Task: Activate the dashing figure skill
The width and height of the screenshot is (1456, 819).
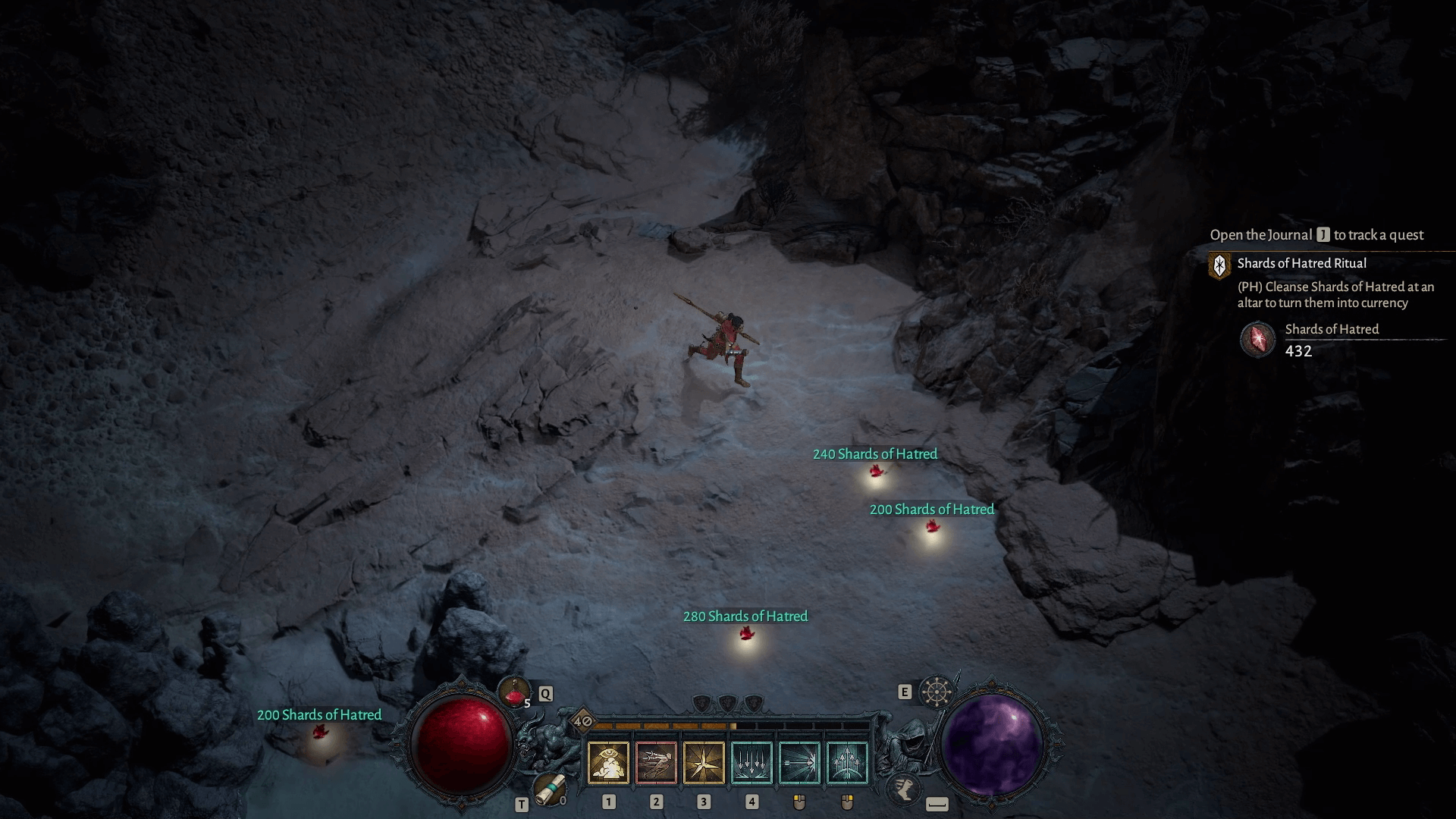Action: 656,762
